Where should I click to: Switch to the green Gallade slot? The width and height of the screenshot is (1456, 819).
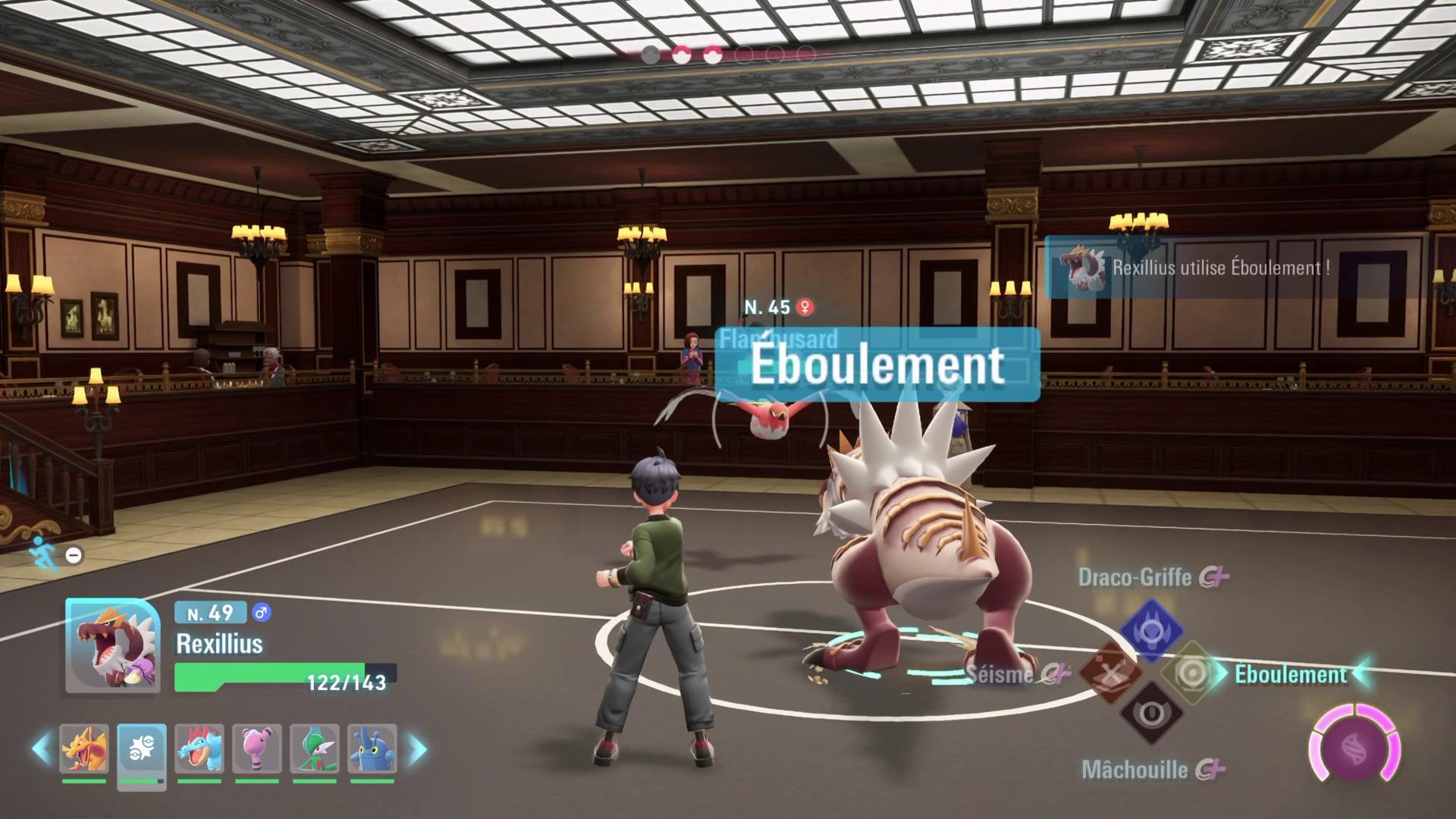pyautogui.click(x=315, y=748)
